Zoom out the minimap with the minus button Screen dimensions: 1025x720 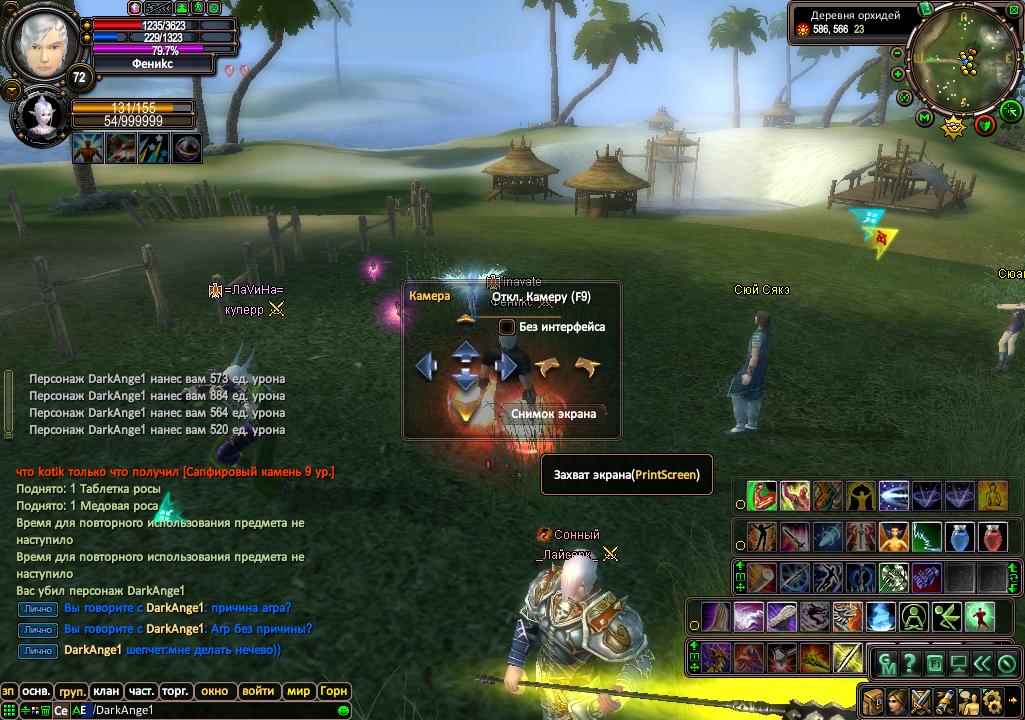[897, 52]
